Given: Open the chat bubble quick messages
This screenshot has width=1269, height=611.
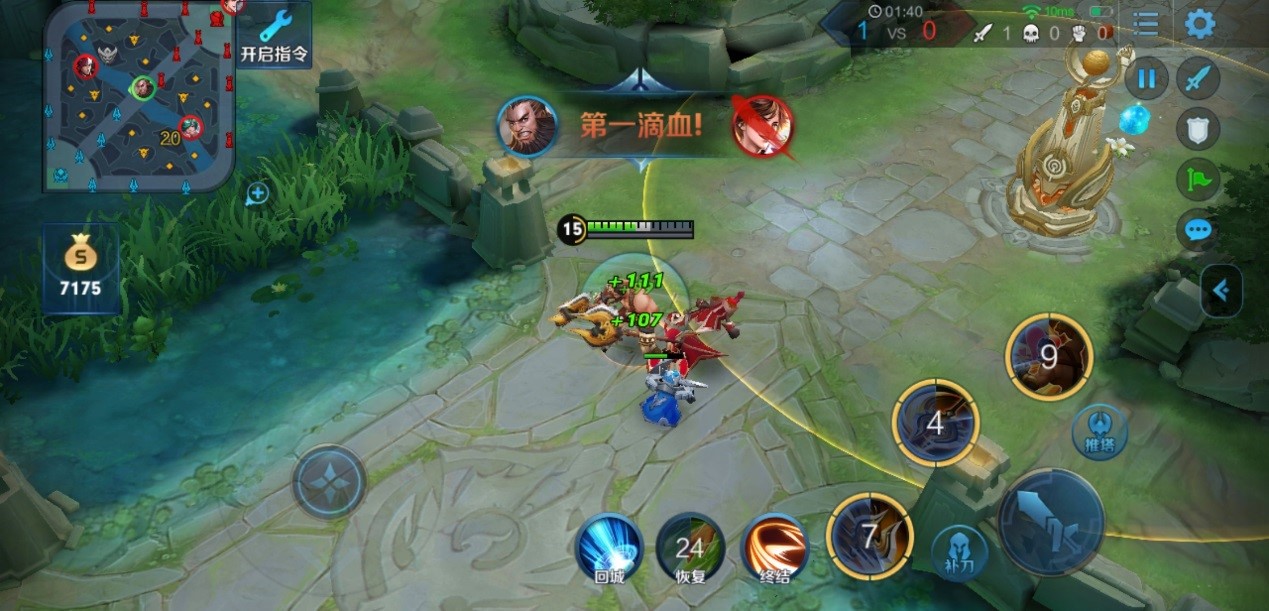Looking at the screenshot, I should [1198, 231].
